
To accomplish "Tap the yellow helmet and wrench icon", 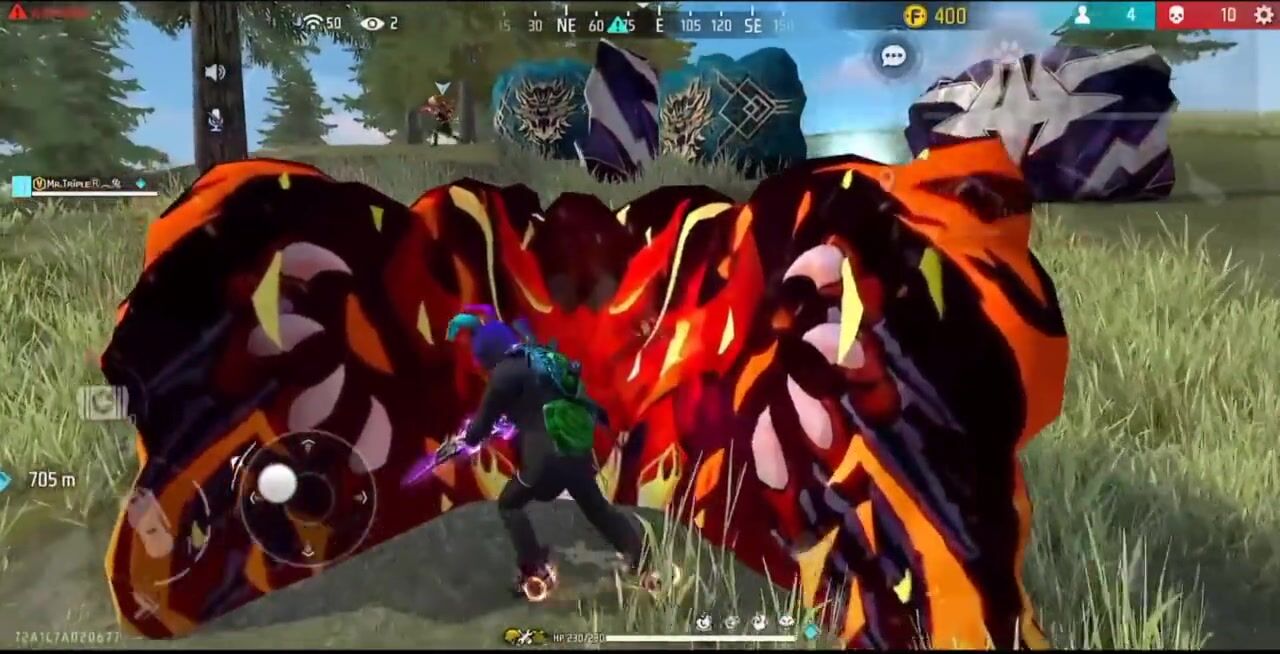I will [525, 637].
